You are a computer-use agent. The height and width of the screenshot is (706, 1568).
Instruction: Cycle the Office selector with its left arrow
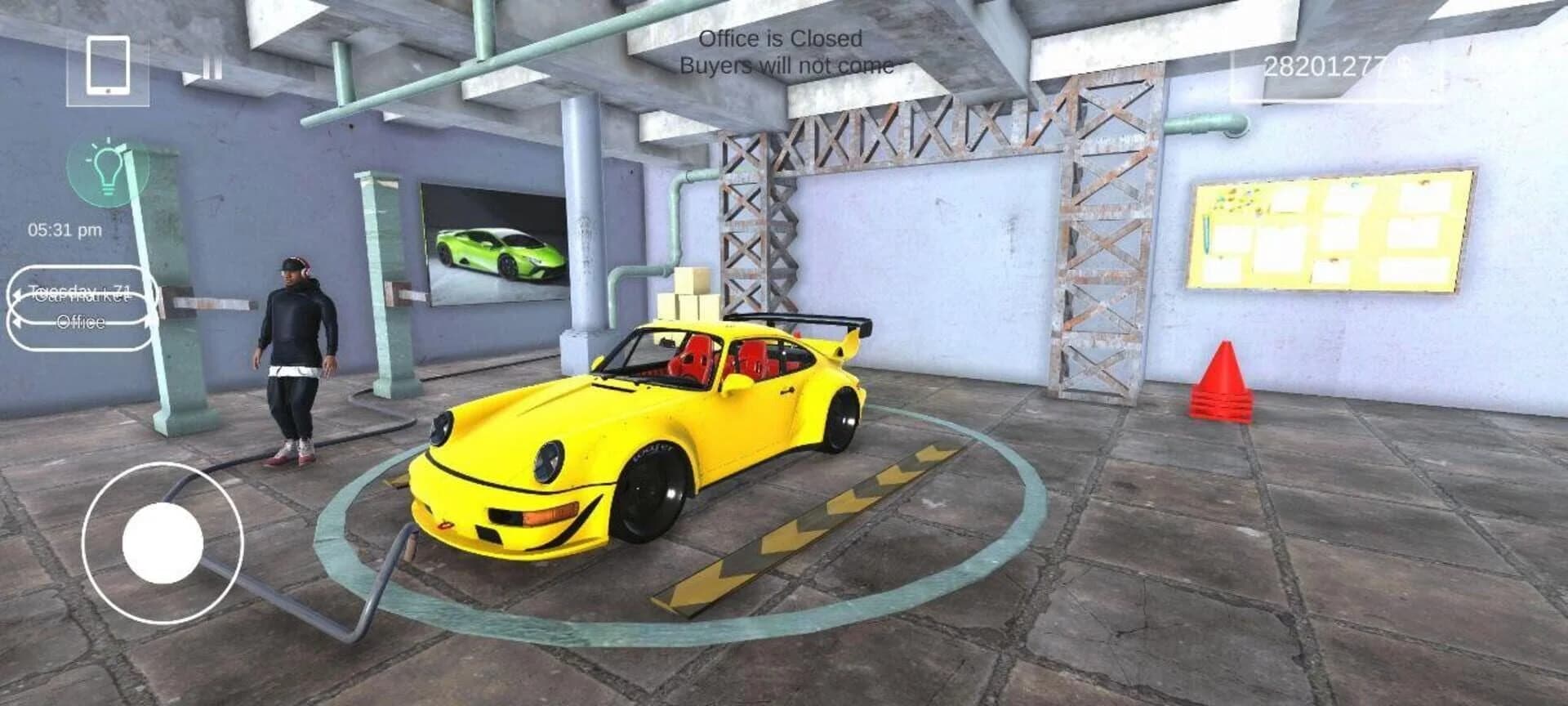tap(18, 321)
